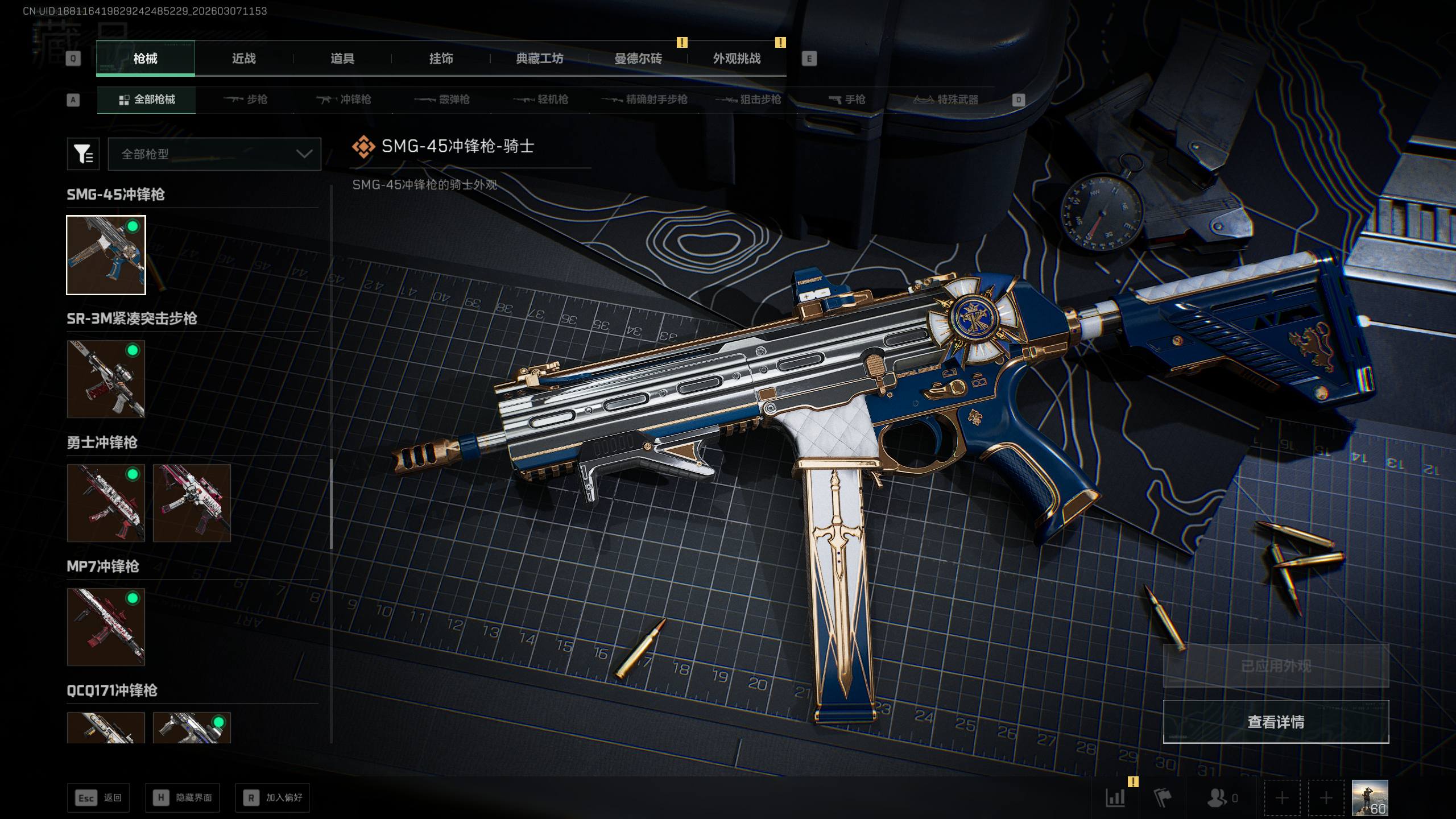1456x819 pixels.
Task: Choose the 霰弹枪 shotgun category
Action: pyautogui.click(x=442, y=100)
